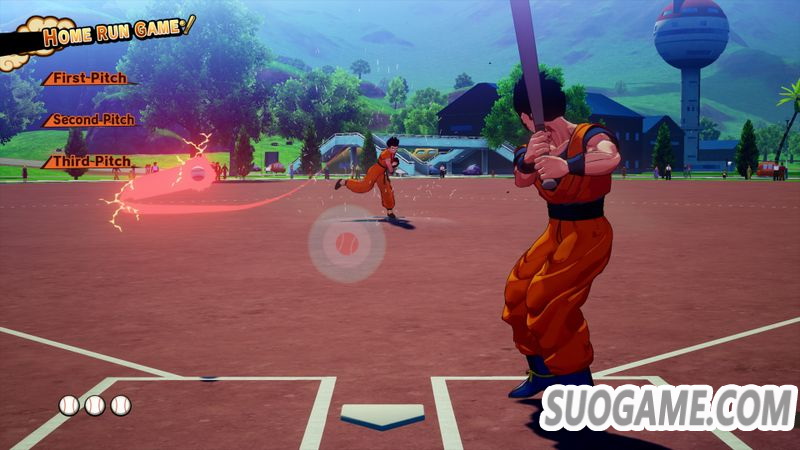Select the Second Pitch entry
Viewport: 800px width, 450px height.
[92, 120]
